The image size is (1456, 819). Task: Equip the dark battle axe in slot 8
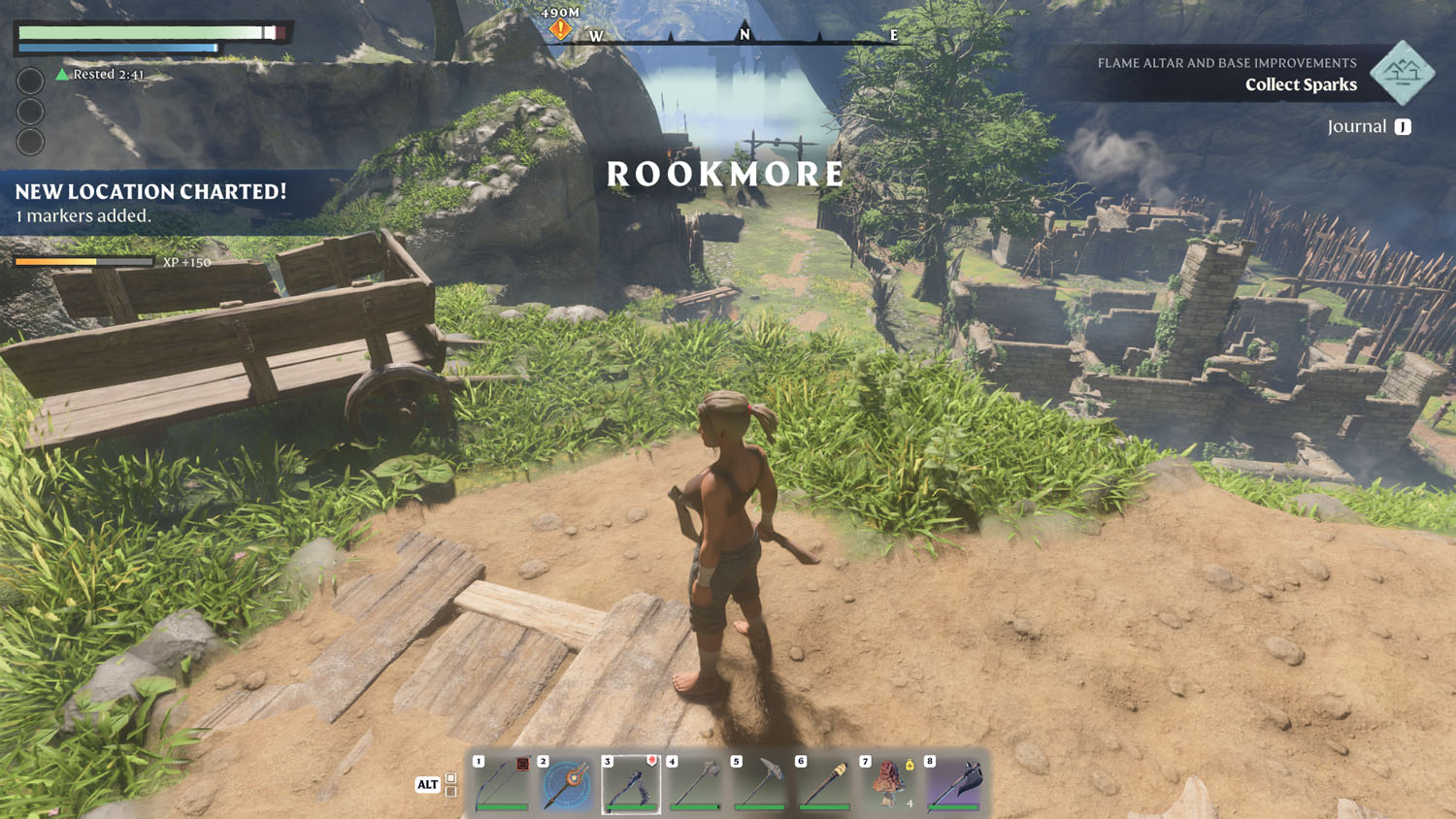point(954,783)
